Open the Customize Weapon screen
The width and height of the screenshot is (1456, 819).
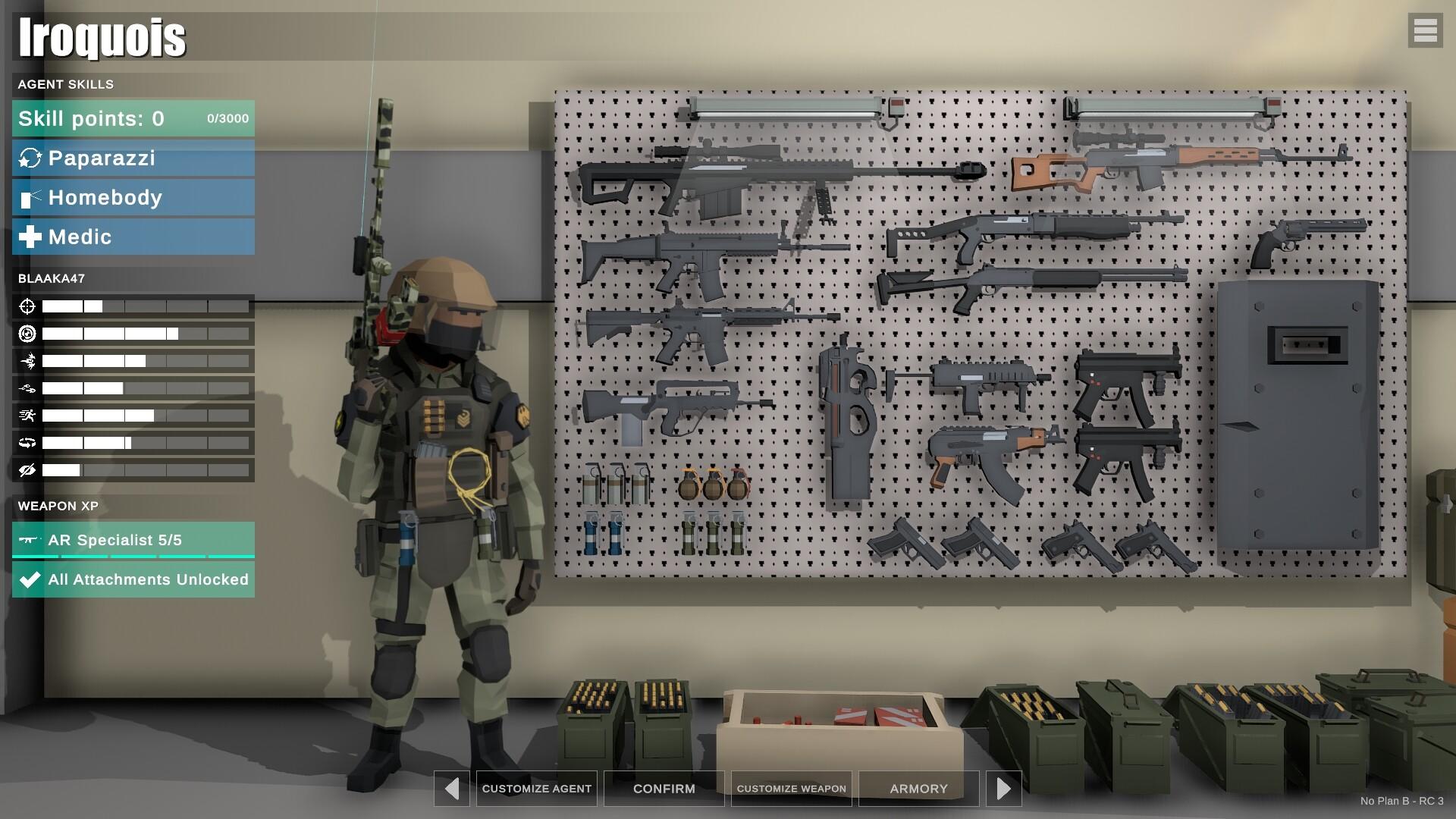[791, 789]
